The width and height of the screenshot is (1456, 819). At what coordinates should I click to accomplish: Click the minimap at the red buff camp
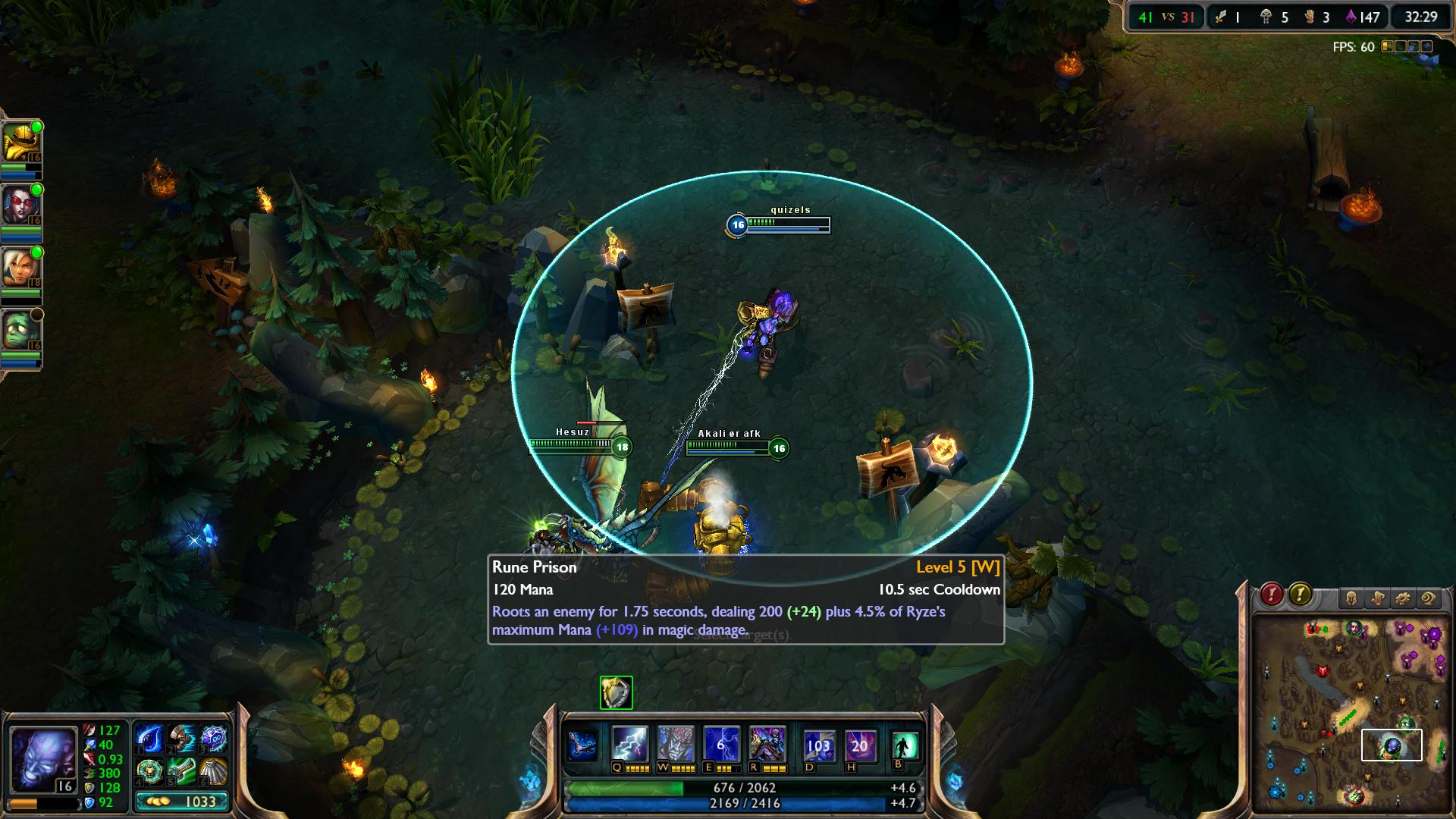click(x=1323, y=672)
